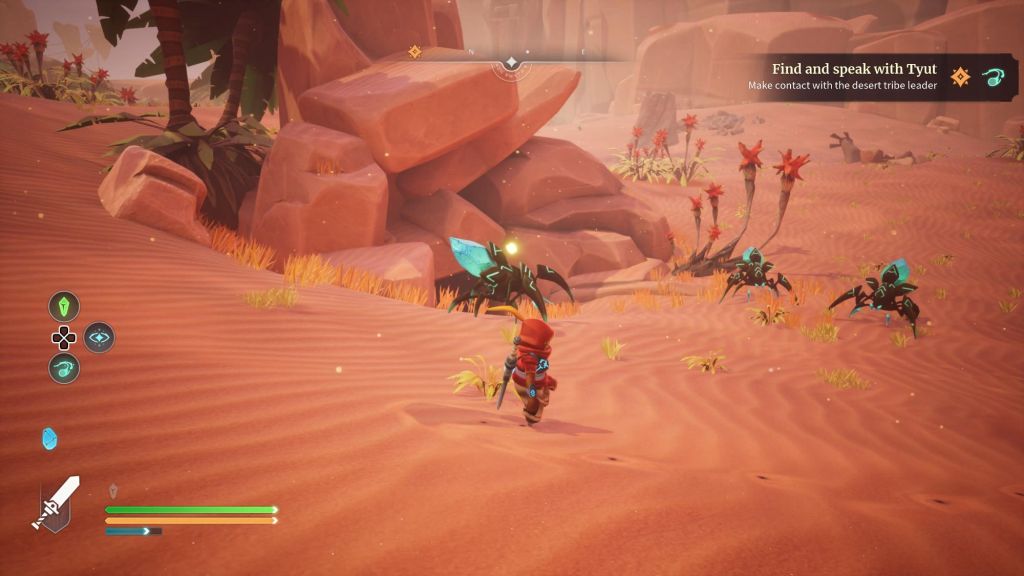Click the compass center diamond indicator
This screenshot has height=576, width=1024.
[x=511, y=62]
